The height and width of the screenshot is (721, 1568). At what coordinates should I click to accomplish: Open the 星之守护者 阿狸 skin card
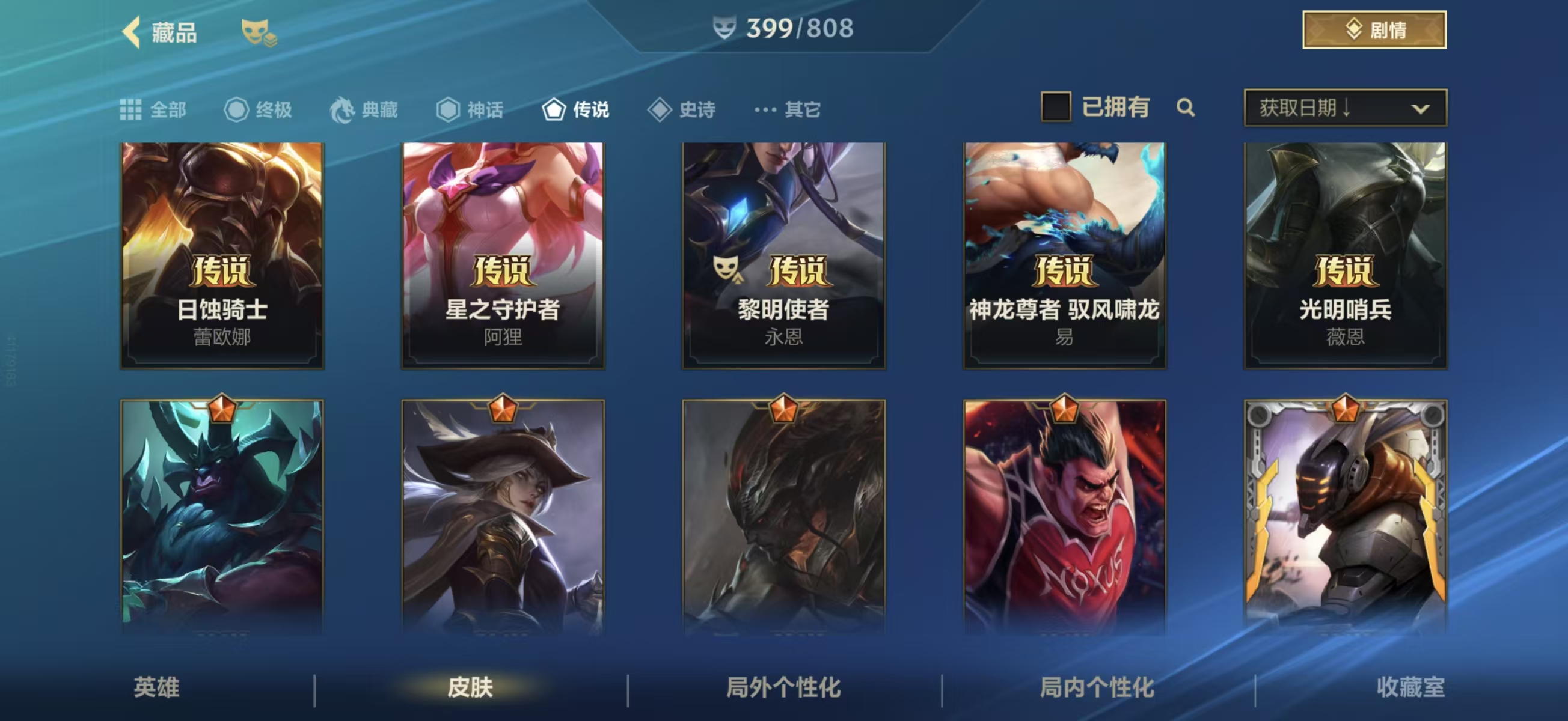click(x=503, y=255)
